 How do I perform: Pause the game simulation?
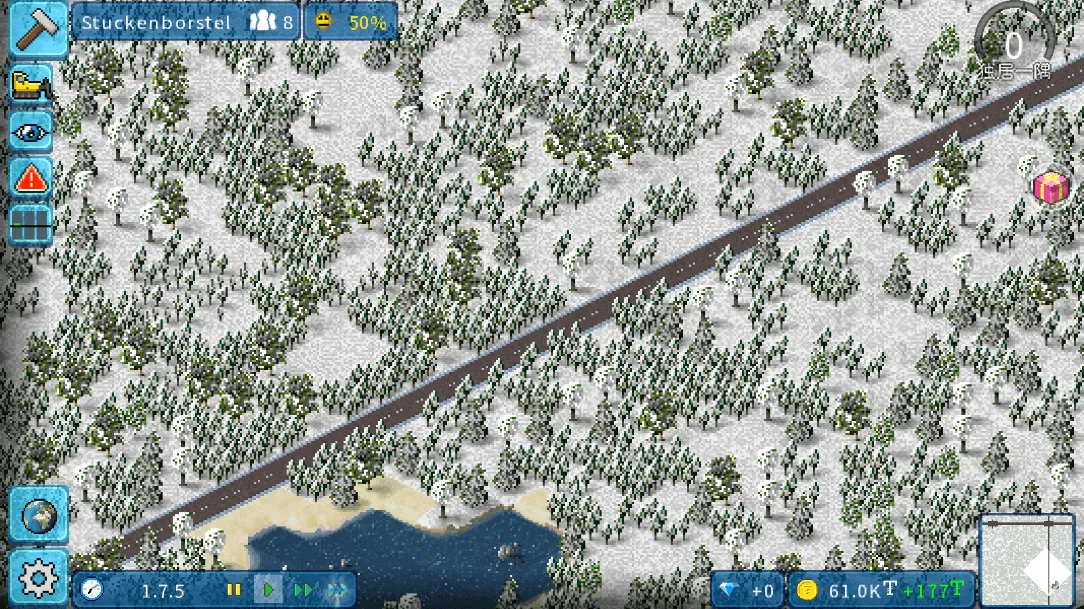pyautogui.click(x=234, y=590)
